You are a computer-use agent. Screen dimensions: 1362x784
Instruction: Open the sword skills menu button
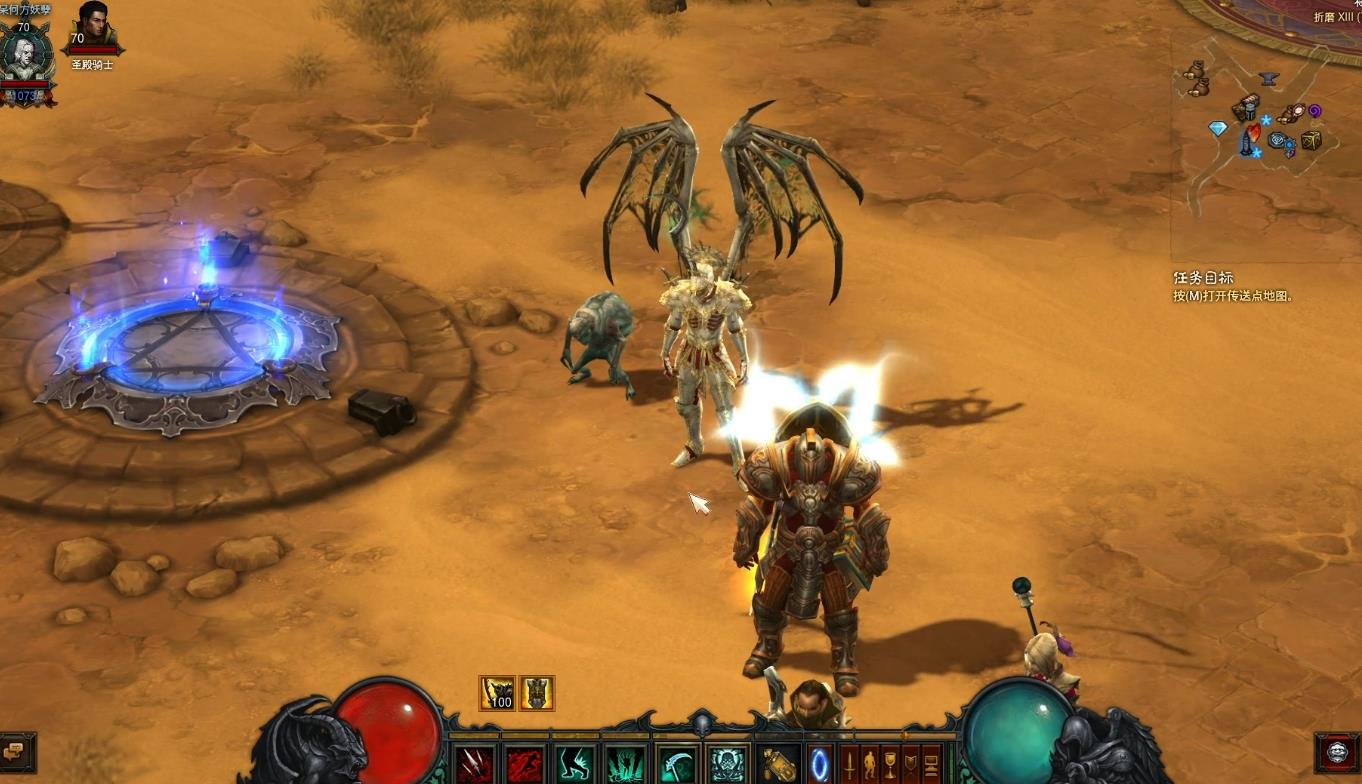[850, 765]
